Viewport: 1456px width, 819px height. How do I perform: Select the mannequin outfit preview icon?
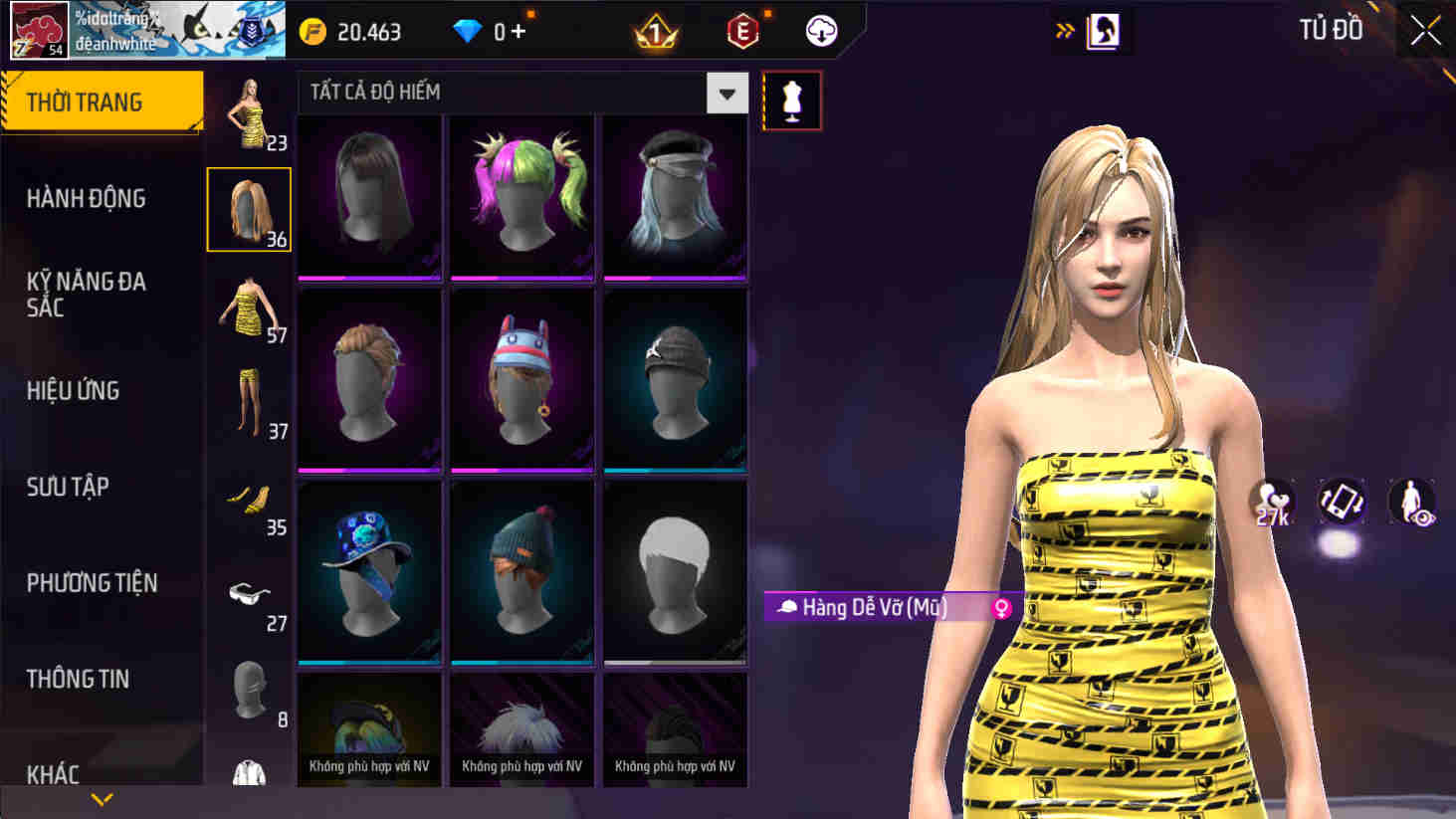[x=791, y=101]
